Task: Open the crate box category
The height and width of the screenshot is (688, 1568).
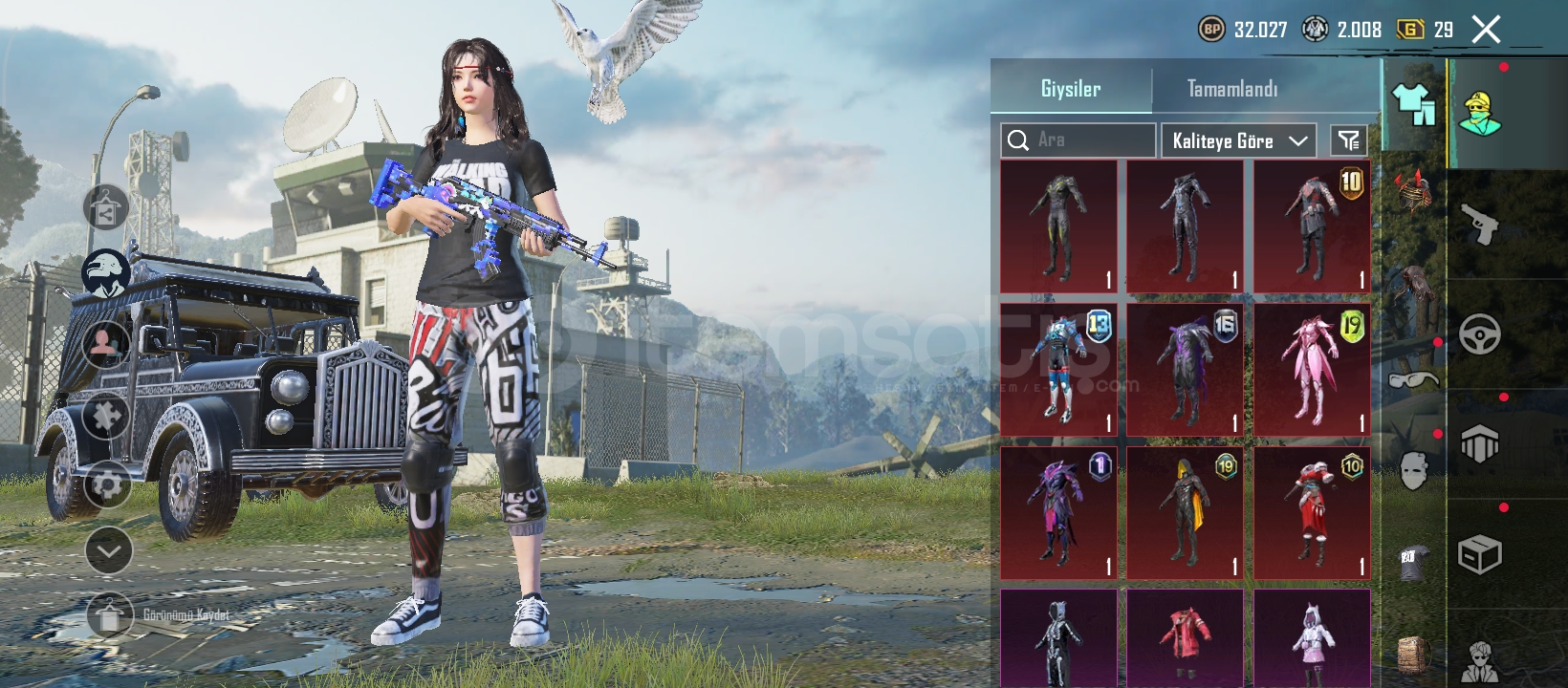Action: point(1480,554)
